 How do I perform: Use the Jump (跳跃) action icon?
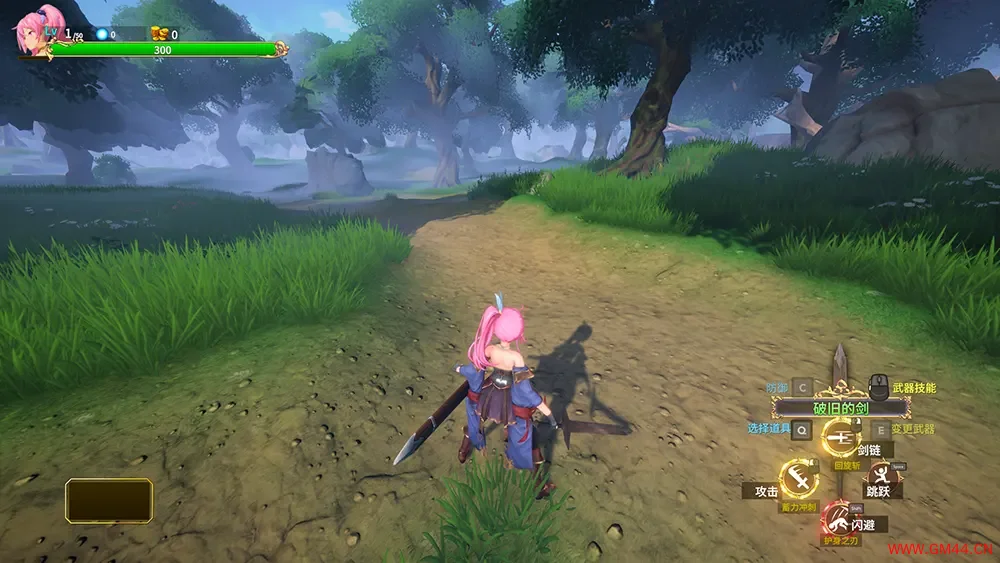click(x=881, y=474)
